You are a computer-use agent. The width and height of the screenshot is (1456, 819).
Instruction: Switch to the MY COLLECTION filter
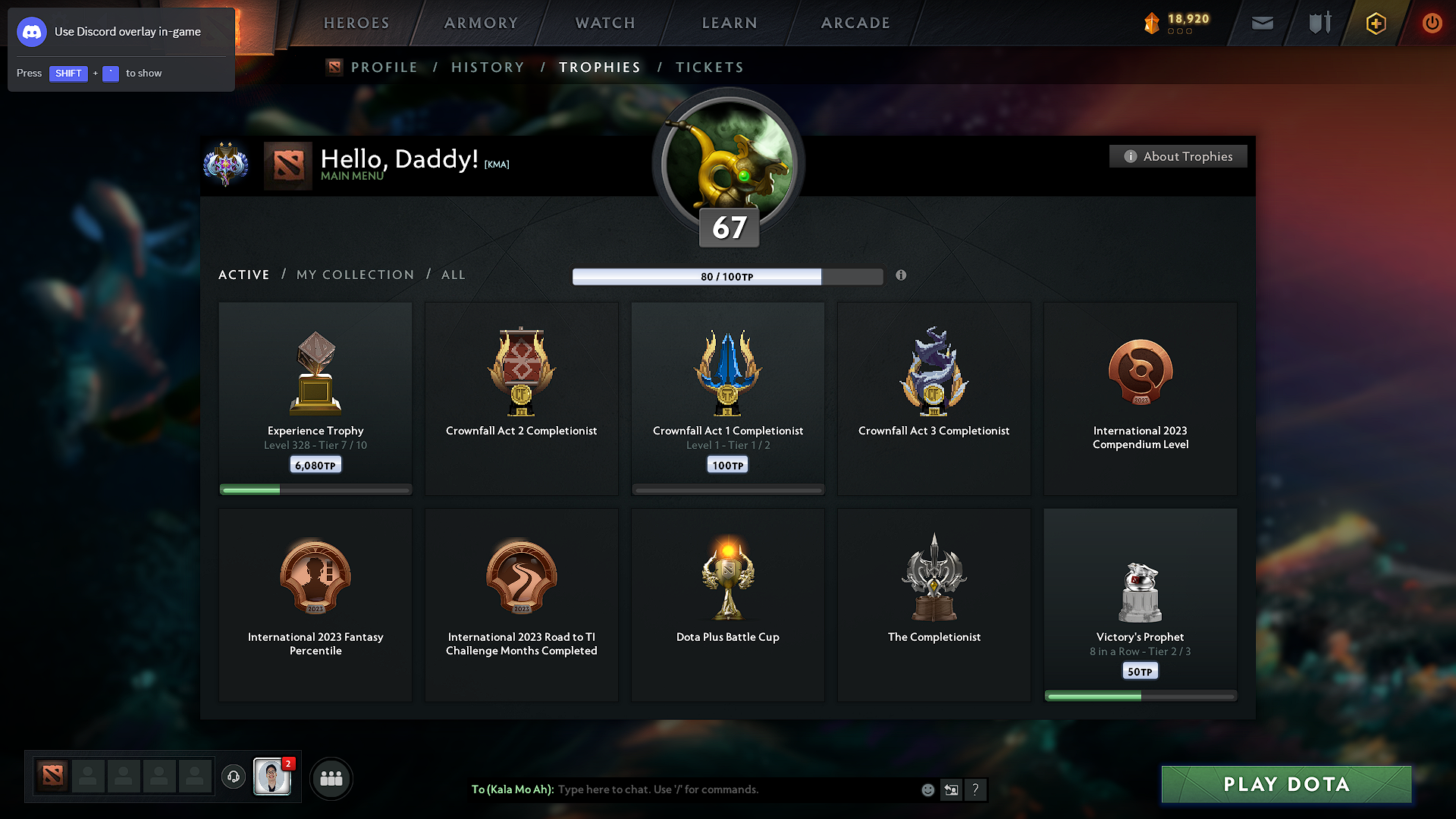click(354, 275)
